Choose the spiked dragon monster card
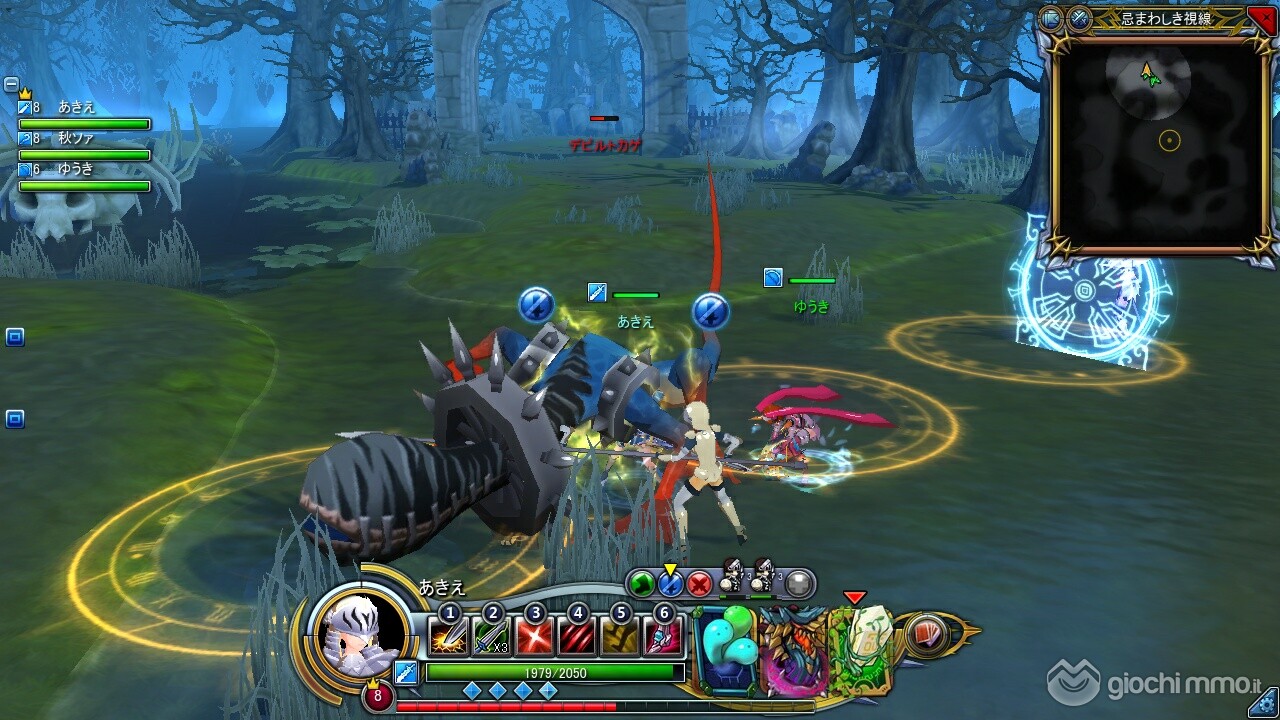The height and width of the screenshot is (720, 1280). [793, 651]
